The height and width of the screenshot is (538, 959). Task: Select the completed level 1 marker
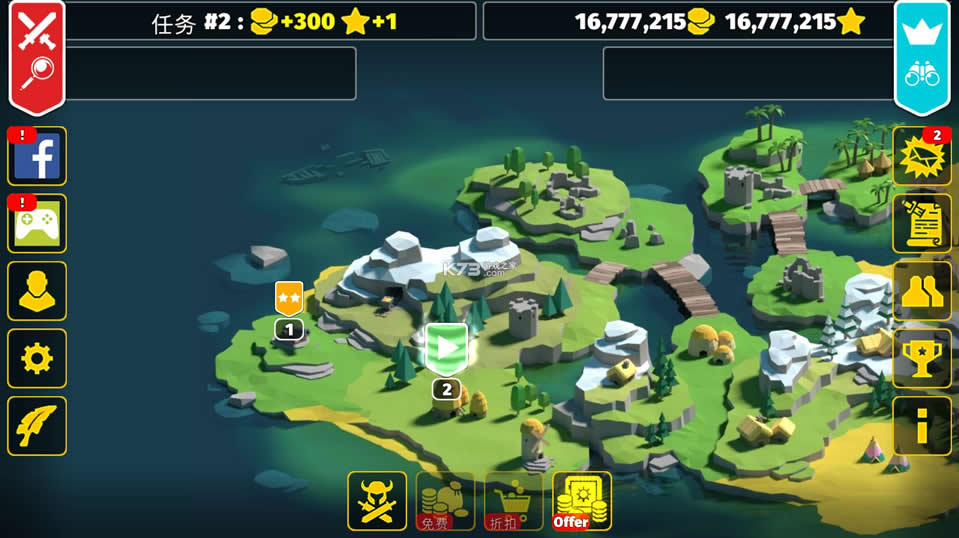click(x=289, y=300)
